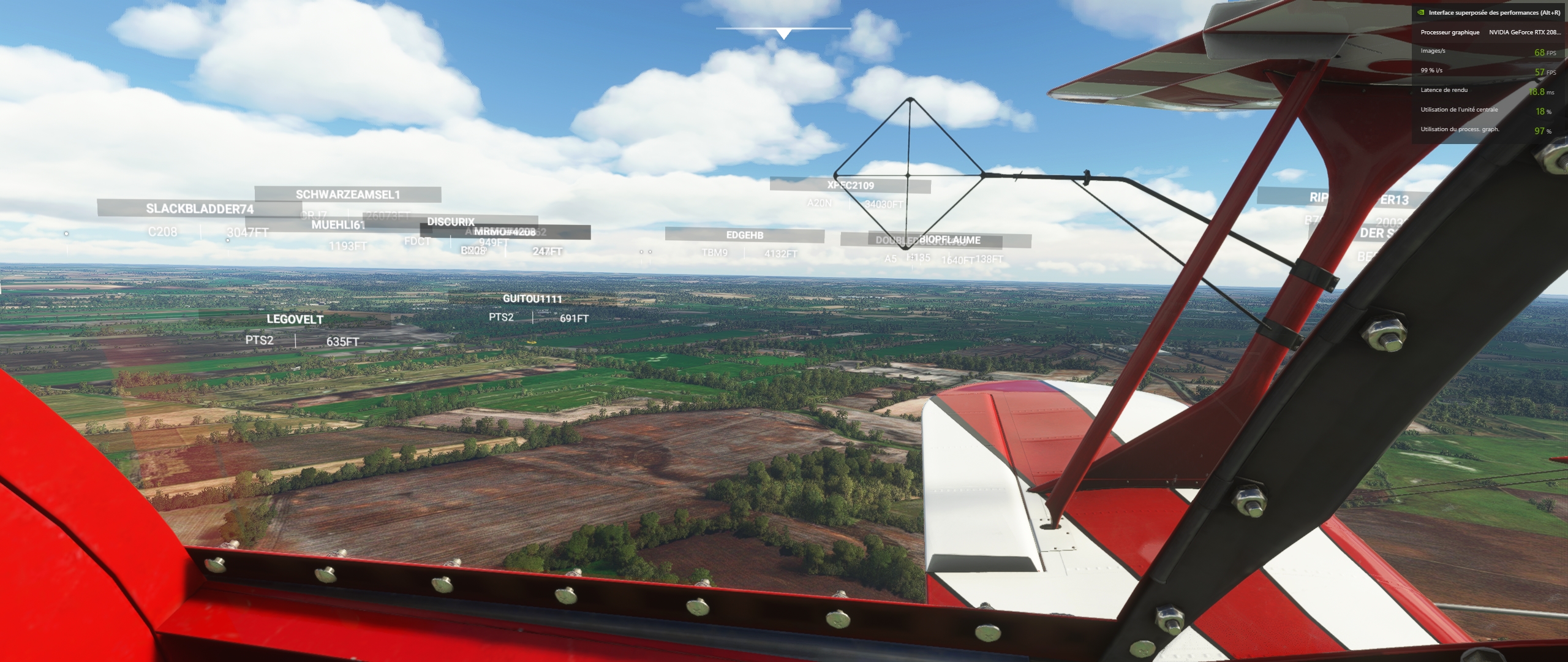1568x662 pixels.
Task: Click the NVIDIA performance overlay header
Action: (1490, 12)
